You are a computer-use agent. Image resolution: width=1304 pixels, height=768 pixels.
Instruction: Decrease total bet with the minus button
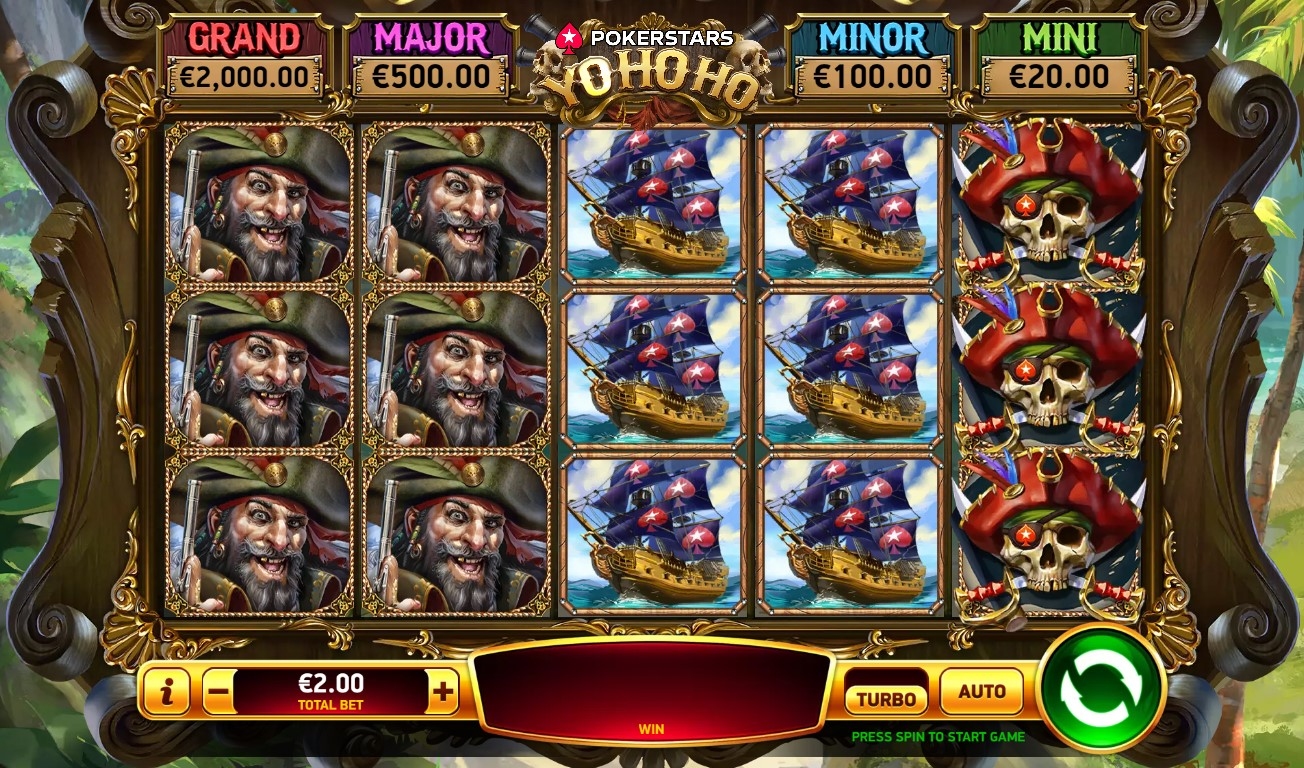click(219, 691)
